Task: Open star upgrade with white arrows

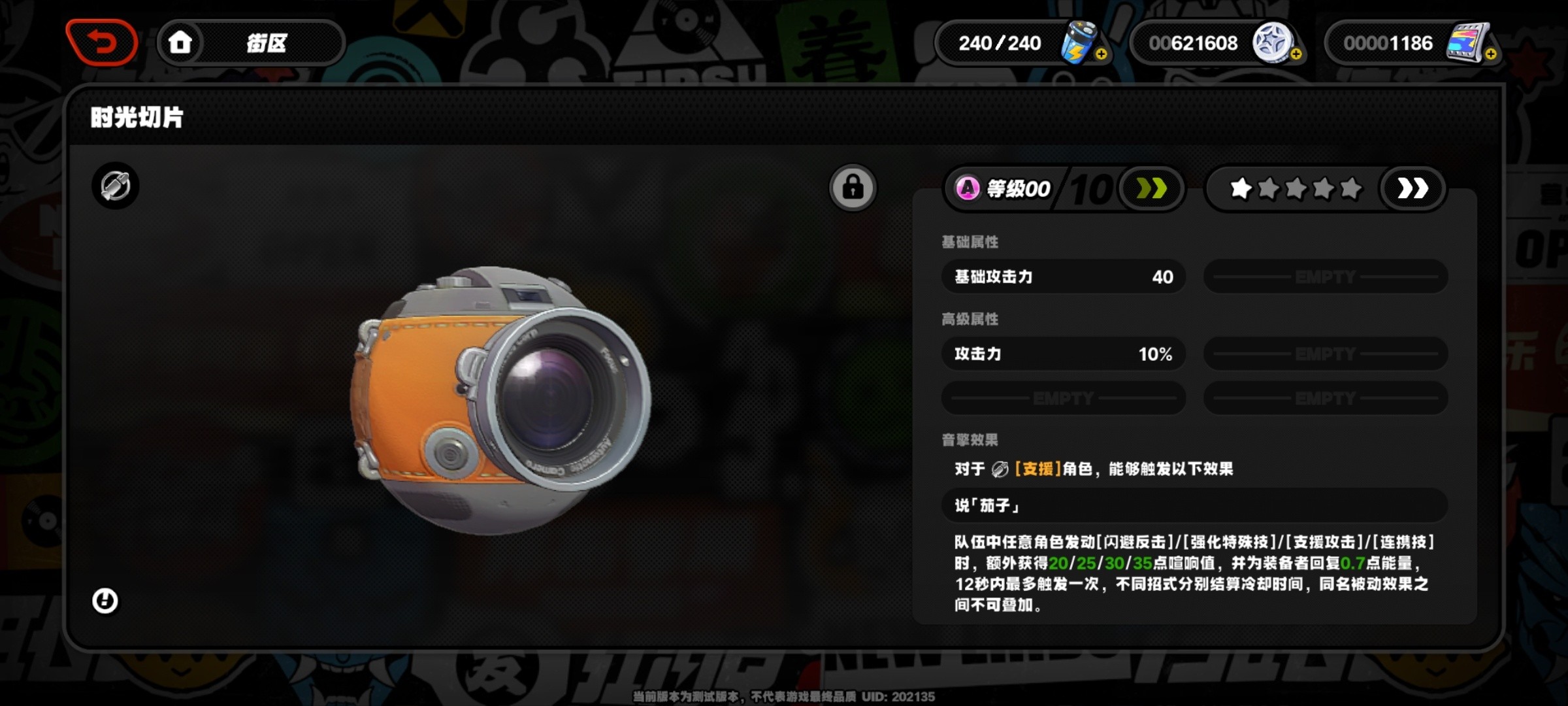Action: pos(1412,189)
